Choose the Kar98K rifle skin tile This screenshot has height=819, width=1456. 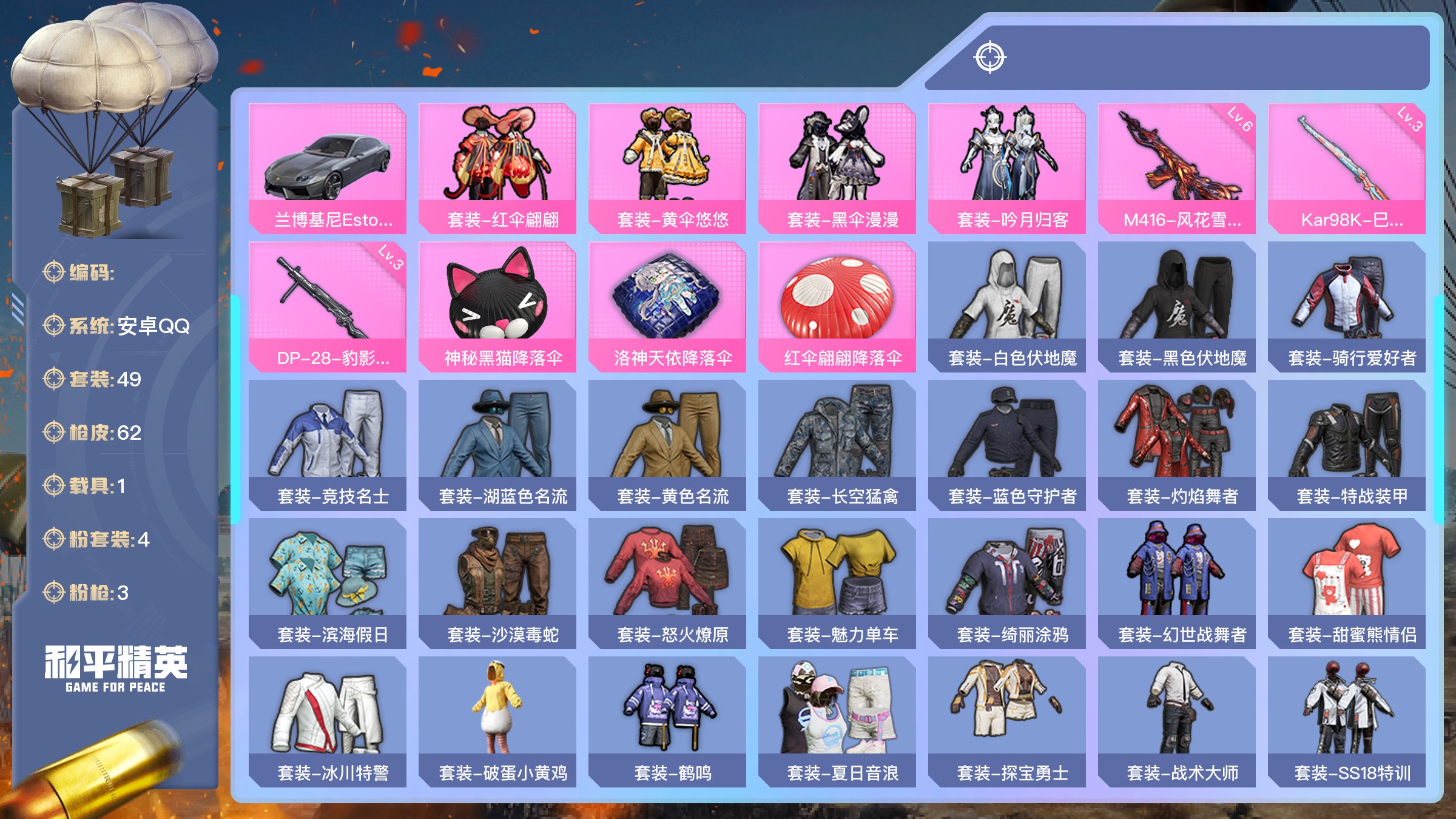[x=1347, y=168]
